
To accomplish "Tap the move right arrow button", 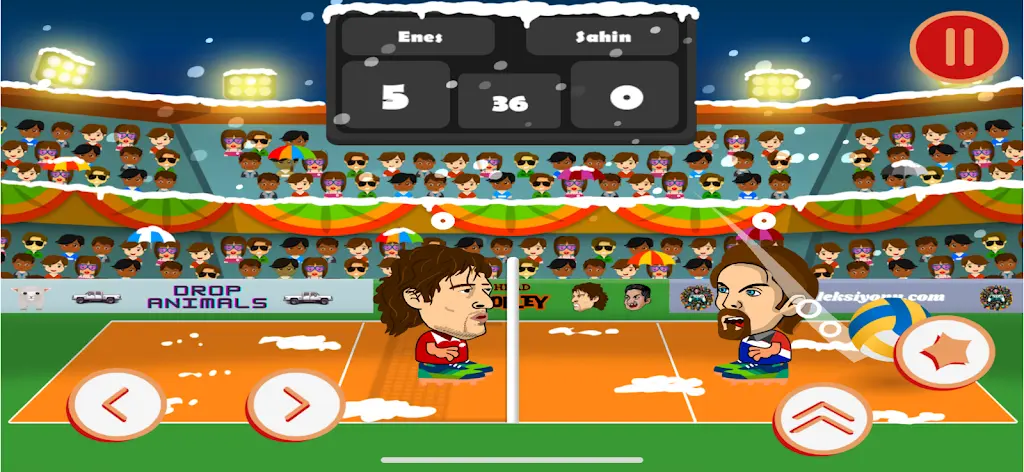I will [294, 405].
